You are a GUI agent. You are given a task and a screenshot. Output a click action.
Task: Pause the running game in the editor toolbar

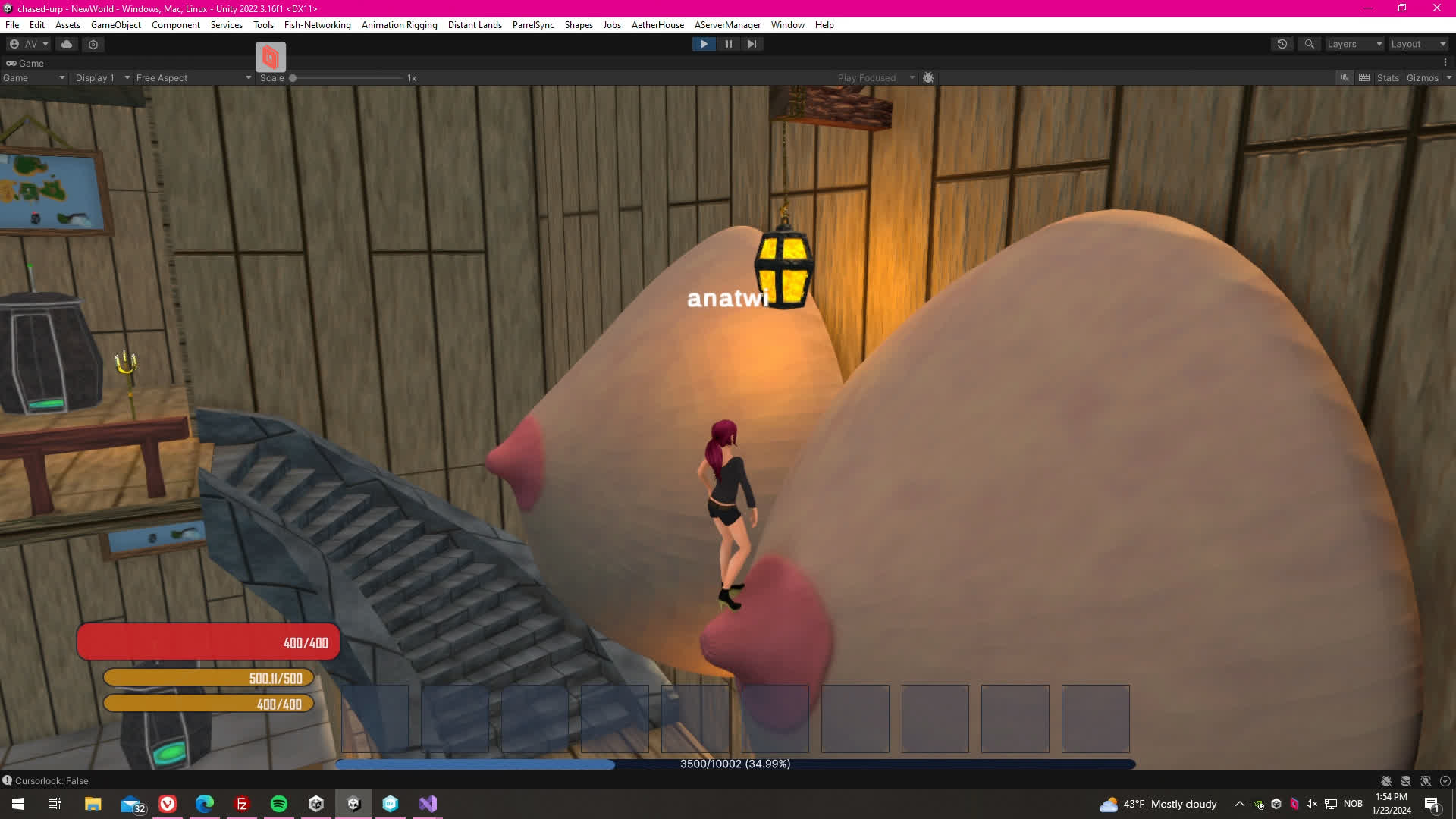point(728,44)
